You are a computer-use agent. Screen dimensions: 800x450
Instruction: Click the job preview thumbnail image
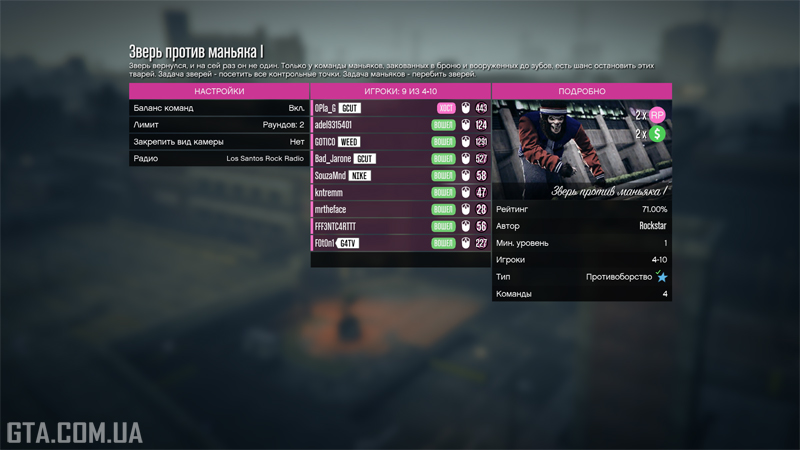click(x=581, y=150)
